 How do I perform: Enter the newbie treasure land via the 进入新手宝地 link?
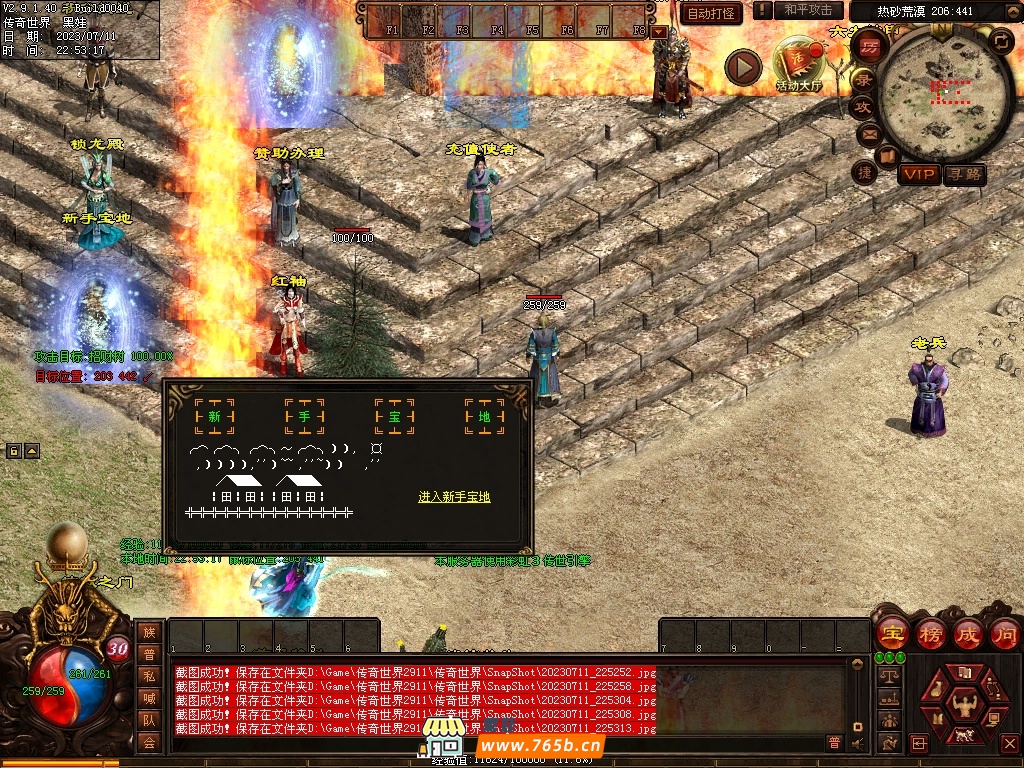pyautogui.click(x=454, y=497)
